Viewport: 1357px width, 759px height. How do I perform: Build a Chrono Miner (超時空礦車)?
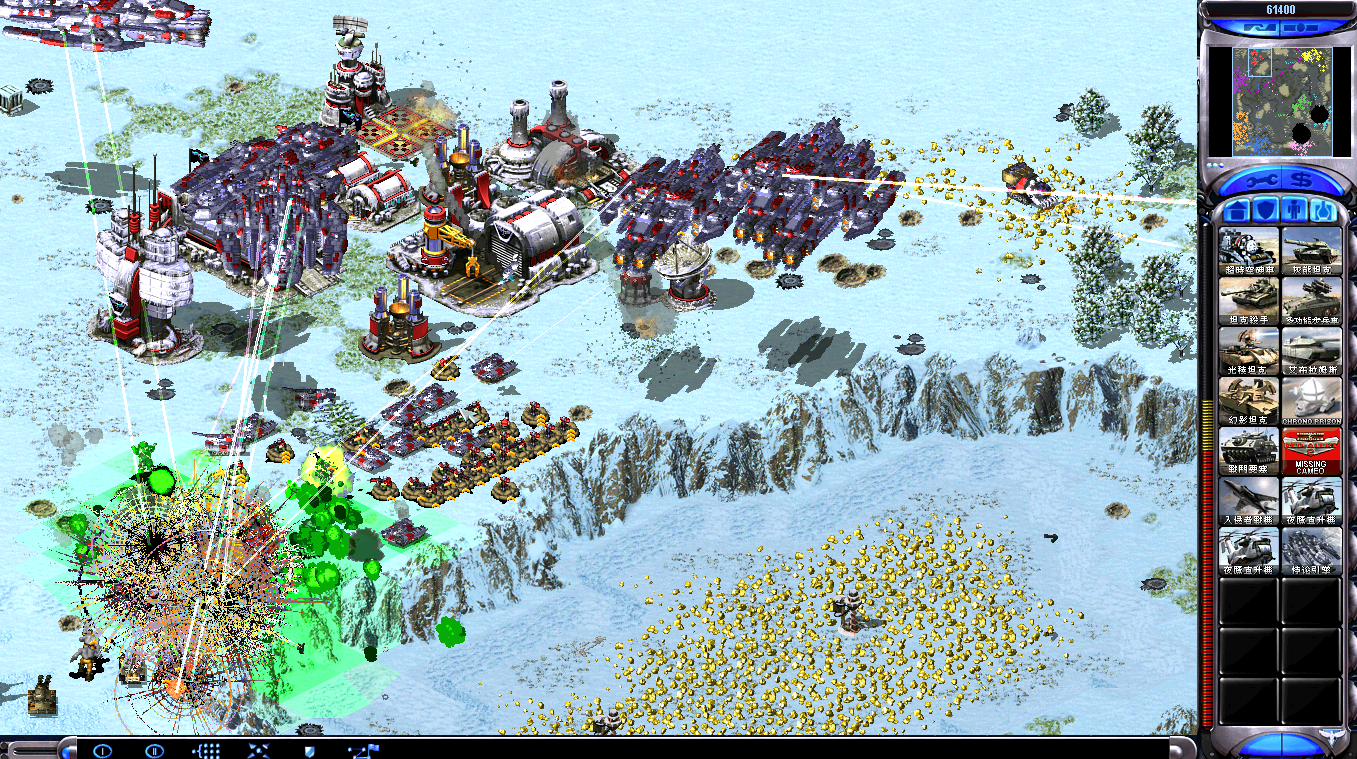[1249, 251]
